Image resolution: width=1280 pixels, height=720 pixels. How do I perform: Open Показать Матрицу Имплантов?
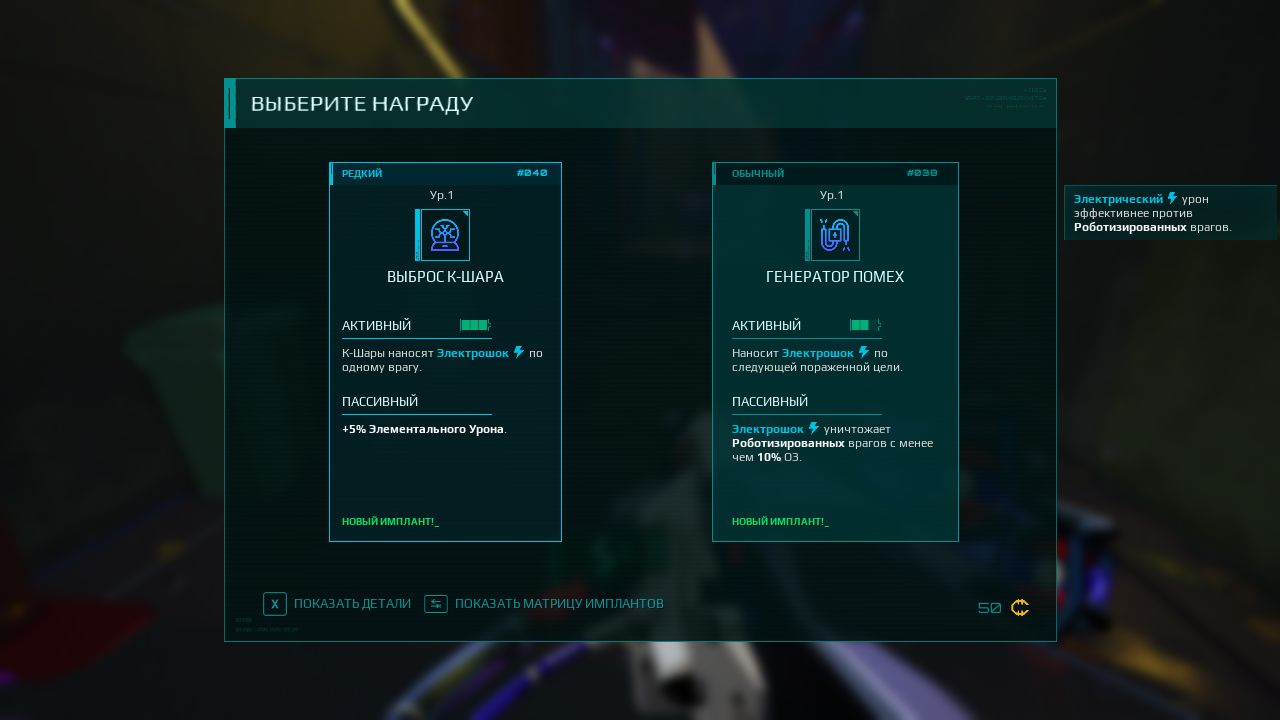[544, 604]
